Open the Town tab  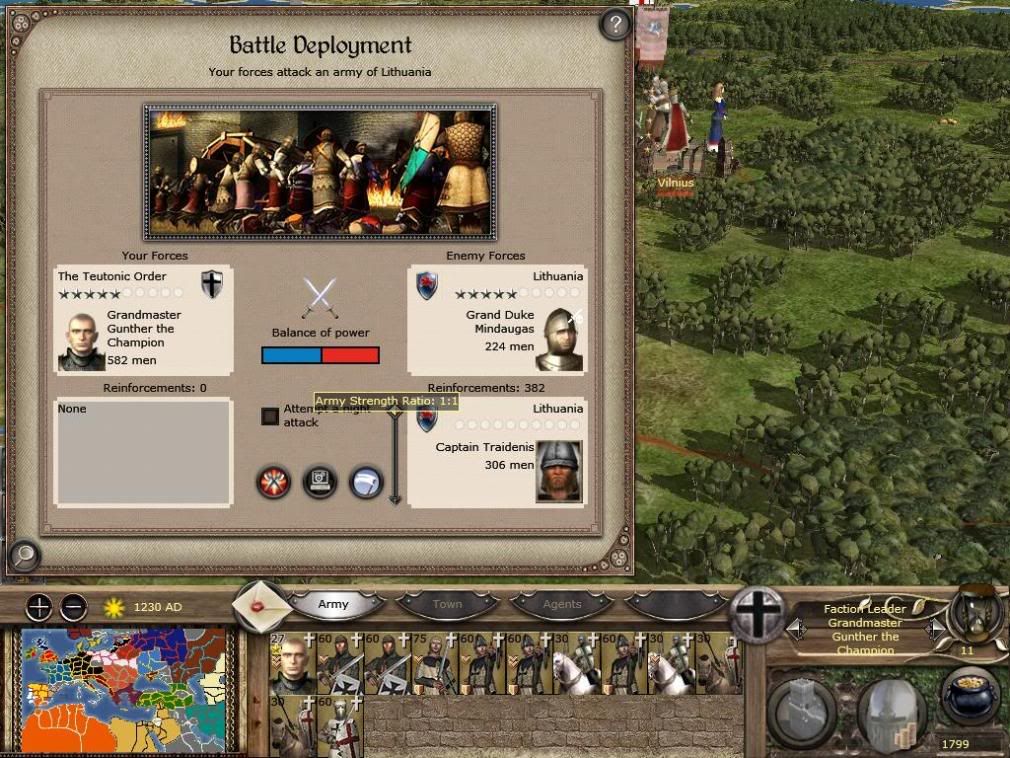tap(447, 604)
